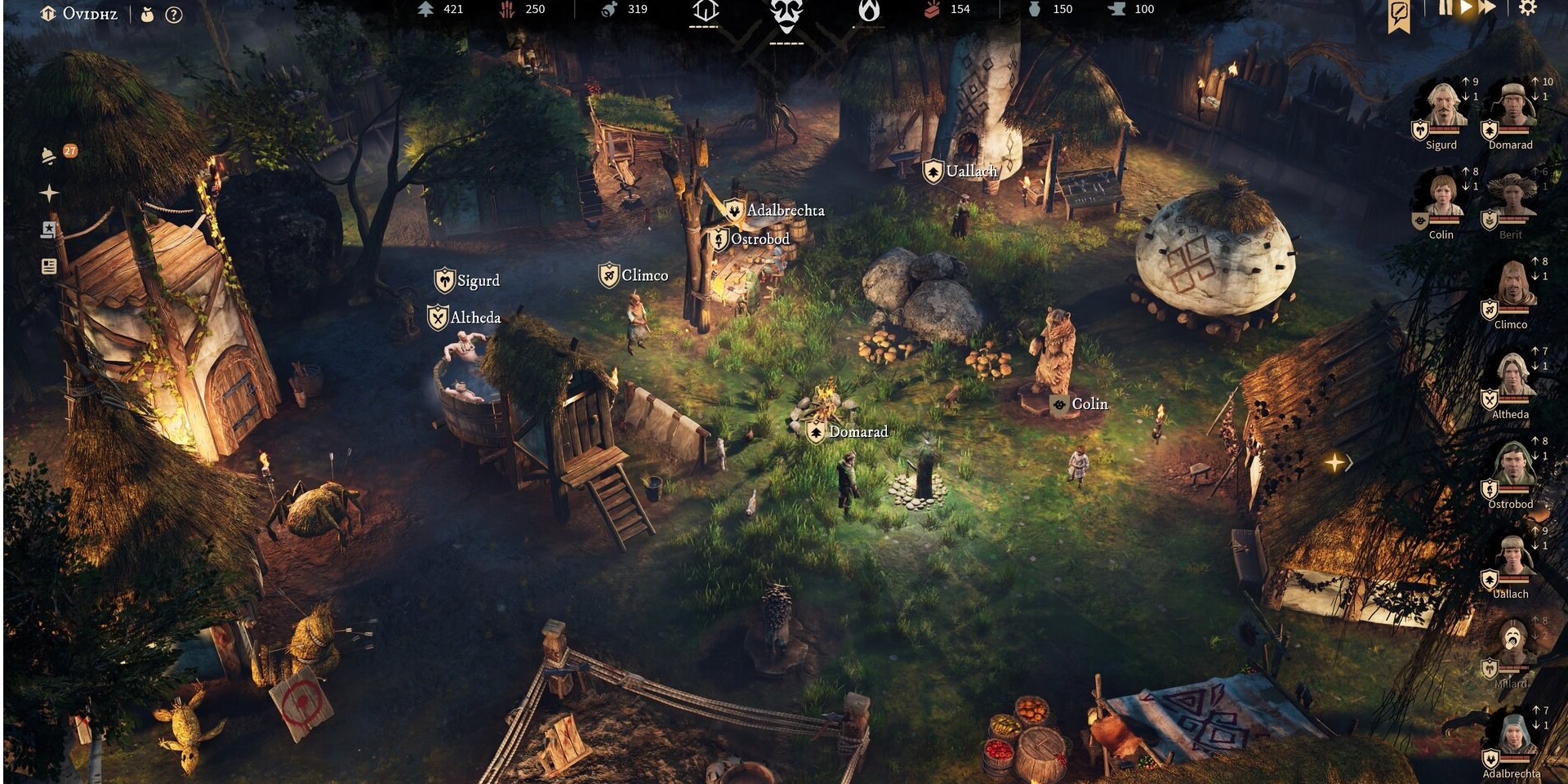Click the four-point star icon on left

coord(49,194)
